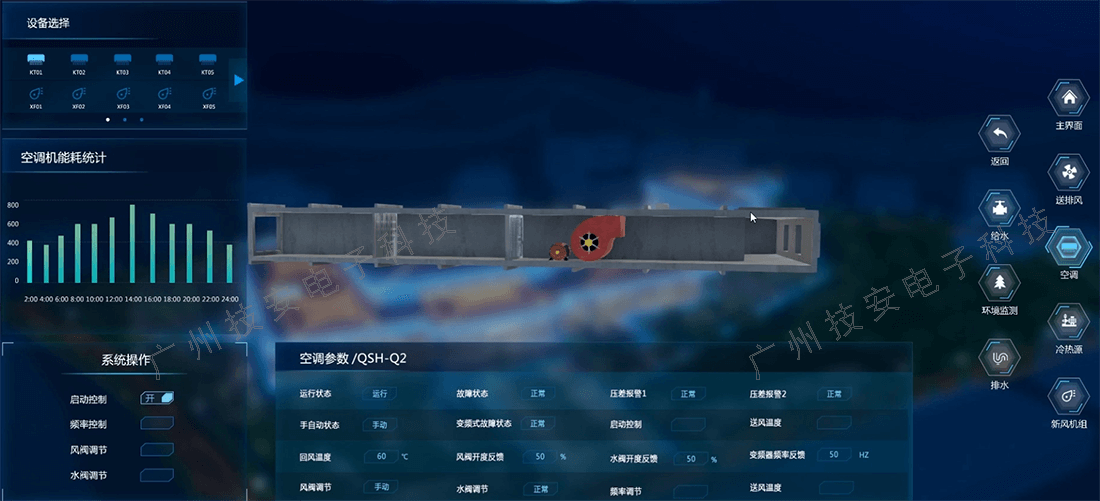Click the 返回 back button
Viewport: 1100px width, 501px height.
[1000, 134]
